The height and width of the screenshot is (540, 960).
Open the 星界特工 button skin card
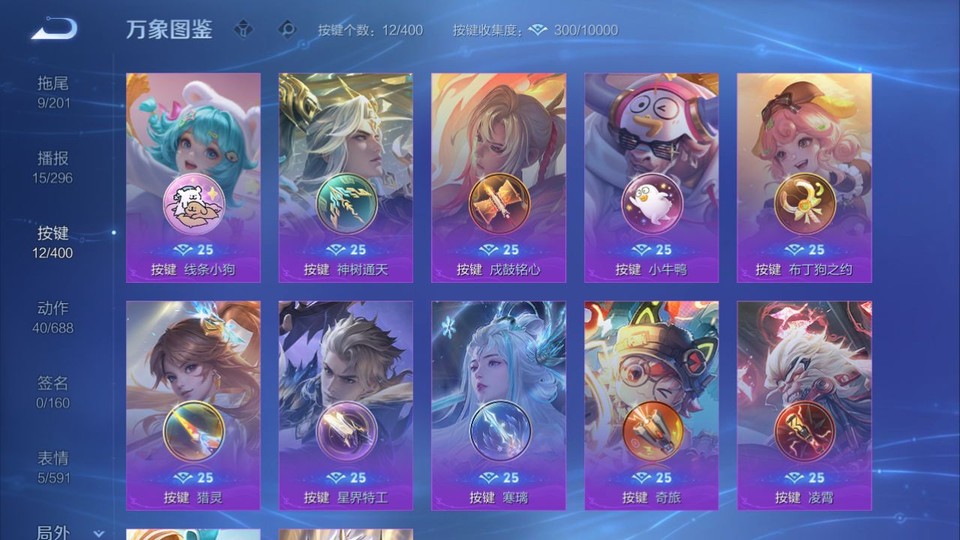click(x=346, y=405)
